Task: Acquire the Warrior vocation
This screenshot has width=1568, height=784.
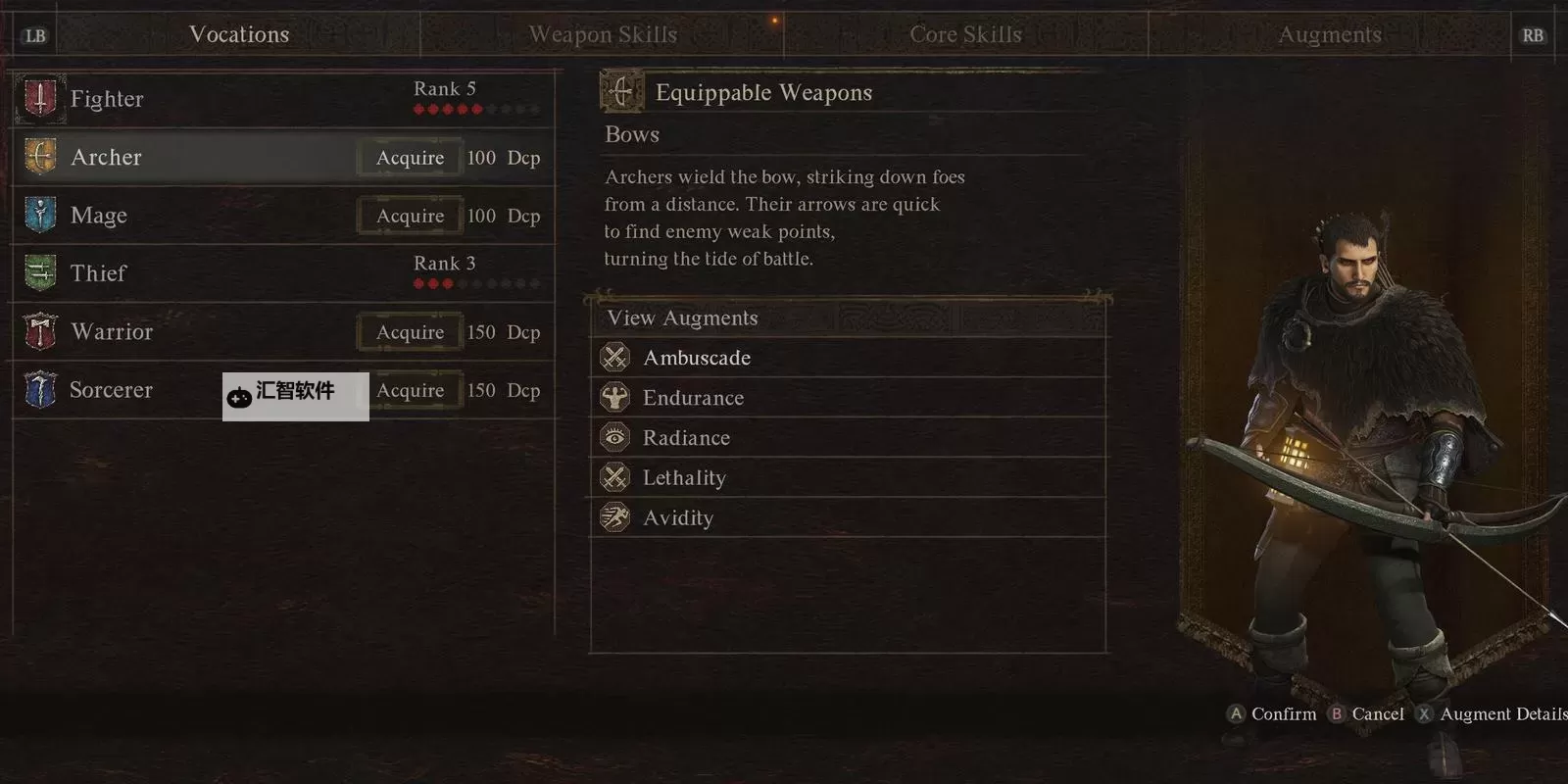Action: pyautogui.click(x=410, y=332)
